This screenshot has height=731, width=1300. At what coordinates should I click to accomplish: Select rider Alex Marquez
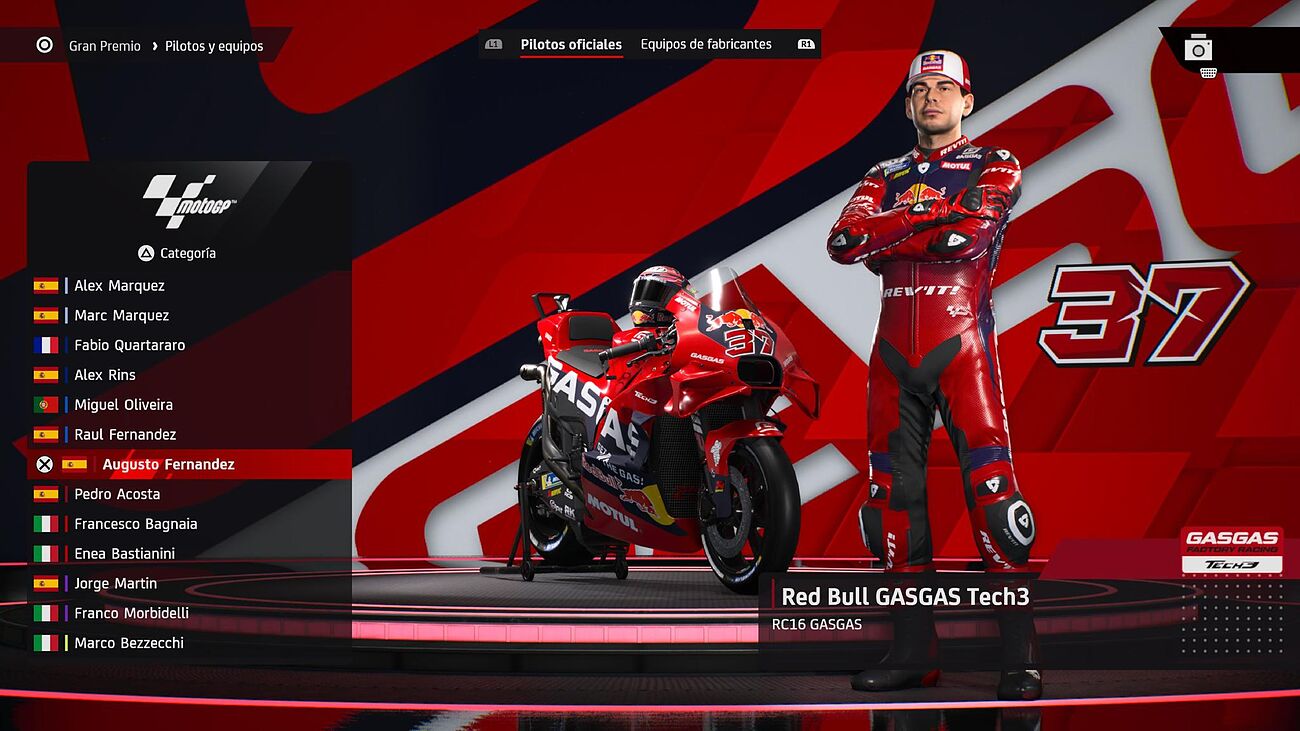[x=119, y=286]
